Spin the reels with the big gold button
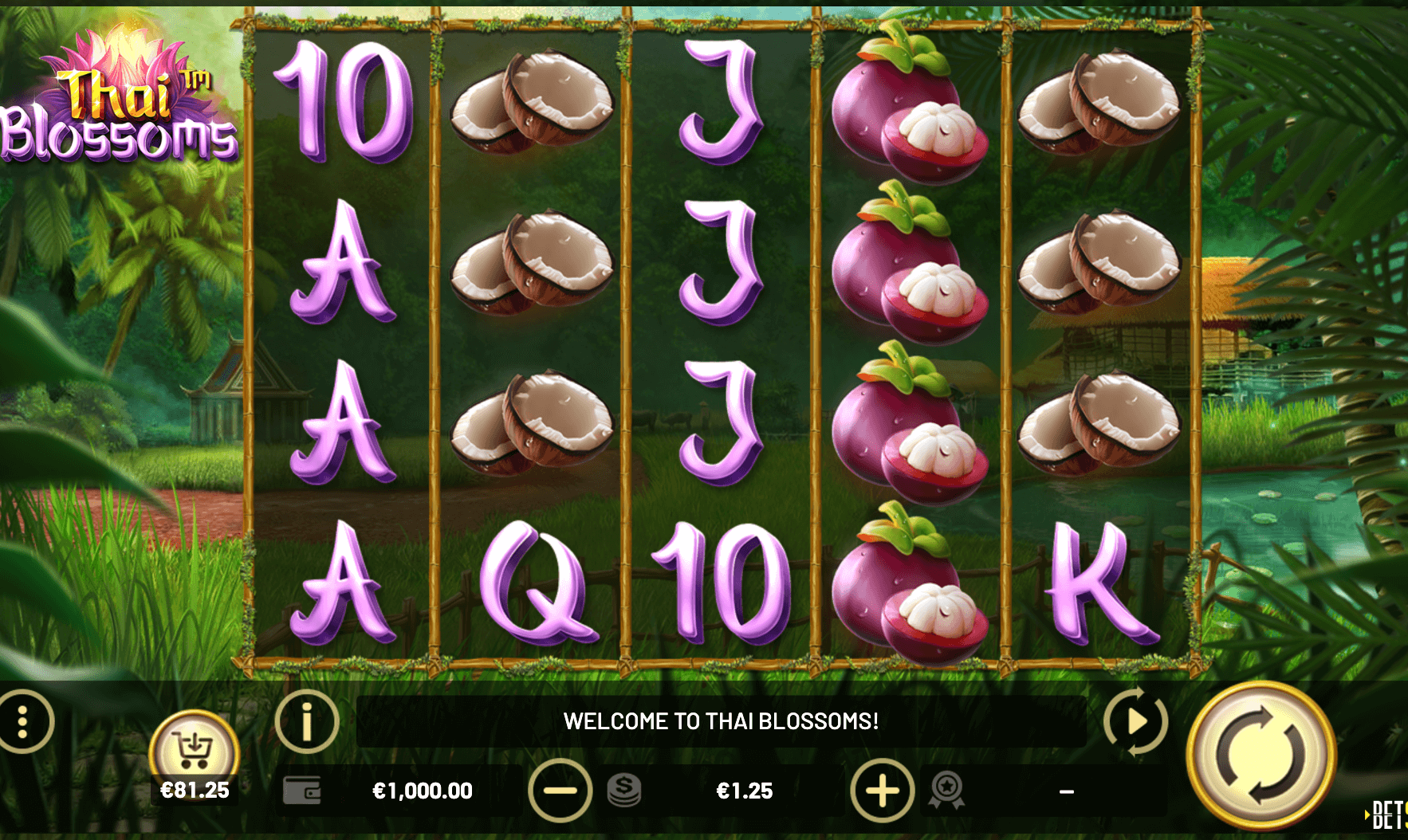This screenshot has height=840, width=1408. click(1261, 756)
